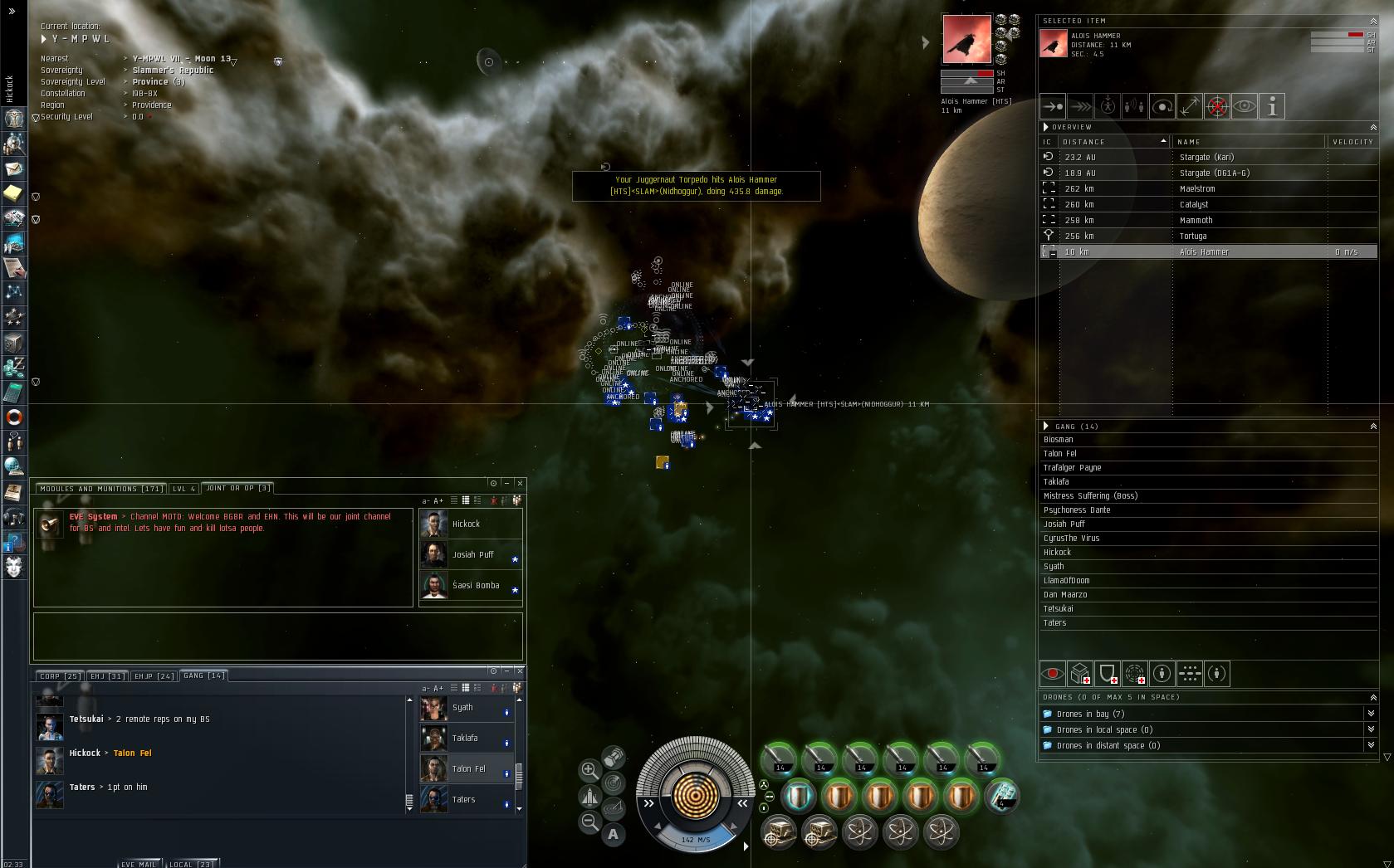
Task: Orbit the selected target
Action: pyautogui.click(x=1162, y=106)
